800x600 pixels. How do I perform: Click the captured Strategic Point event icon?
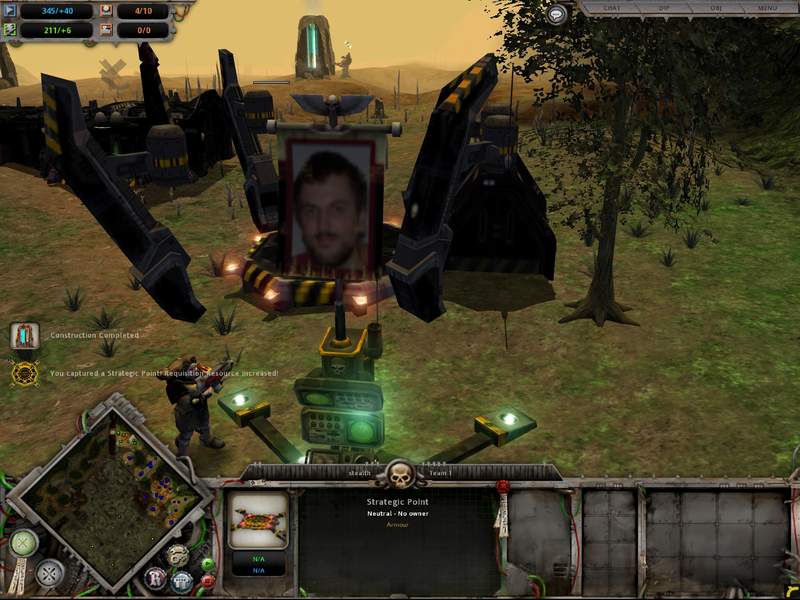tap(24, 373)
